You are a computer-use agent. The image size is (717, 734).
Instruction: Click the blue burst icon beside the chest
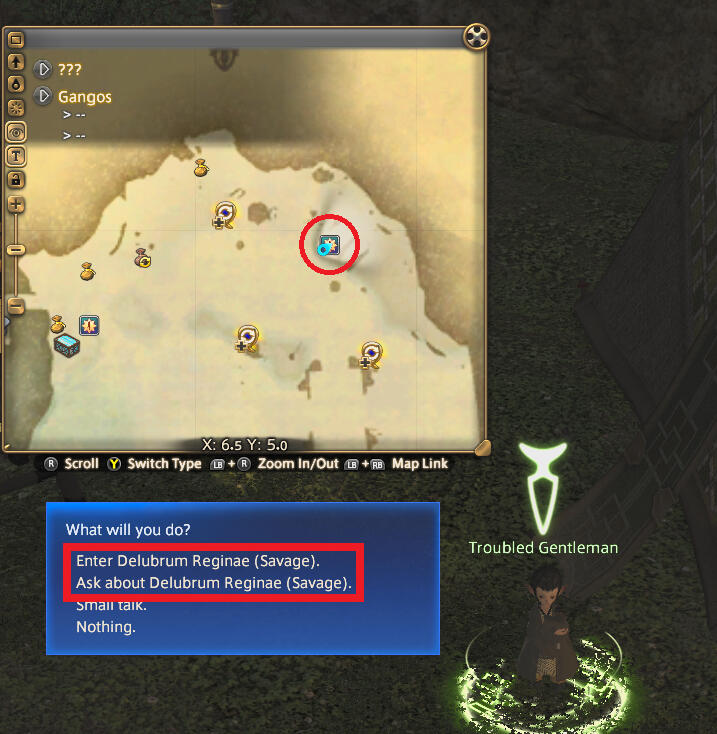(x=89, y=325)
